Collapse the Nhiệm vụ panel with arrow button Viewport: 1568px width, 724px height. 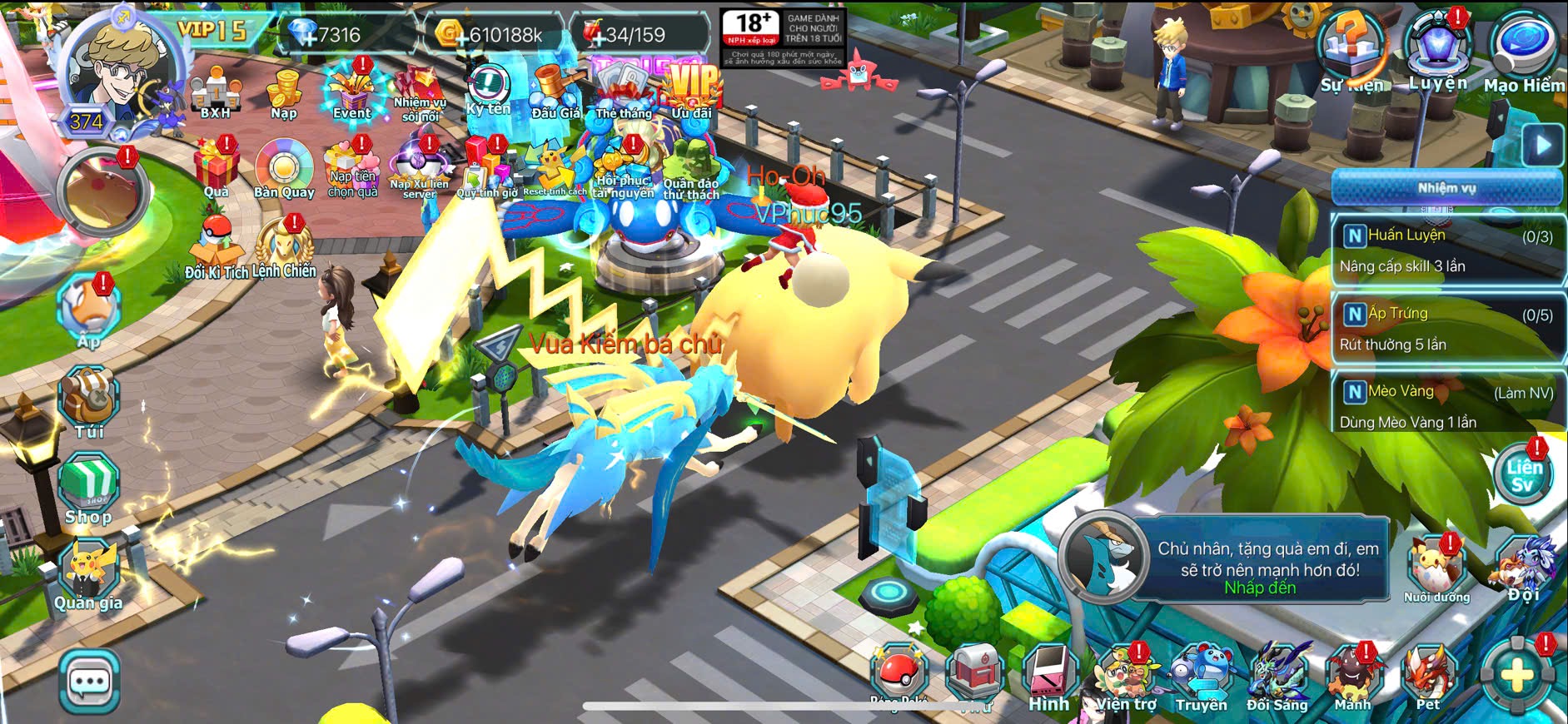(1543, 146)
